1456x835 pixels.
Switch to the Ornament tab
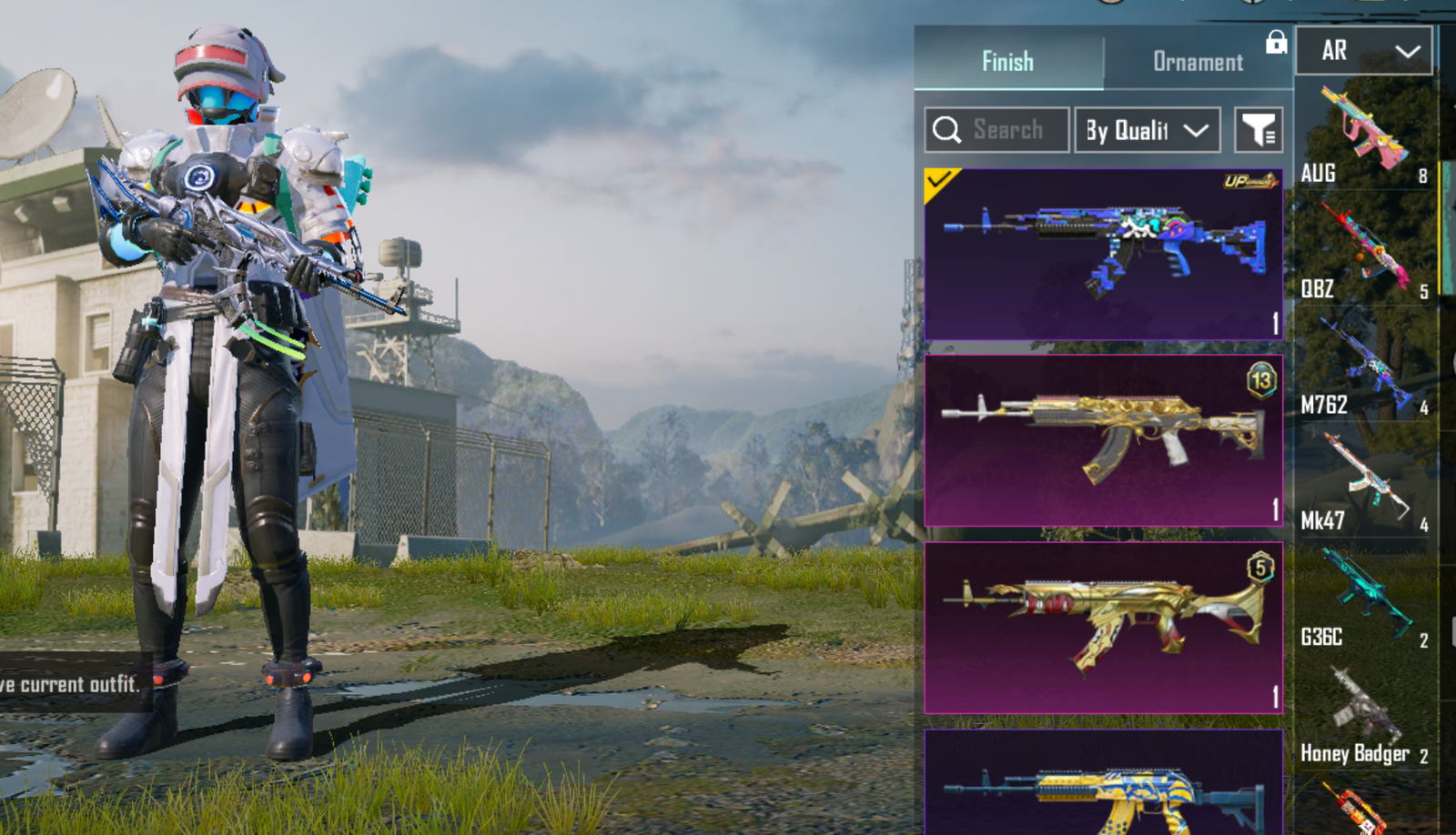click(1198, 62)
